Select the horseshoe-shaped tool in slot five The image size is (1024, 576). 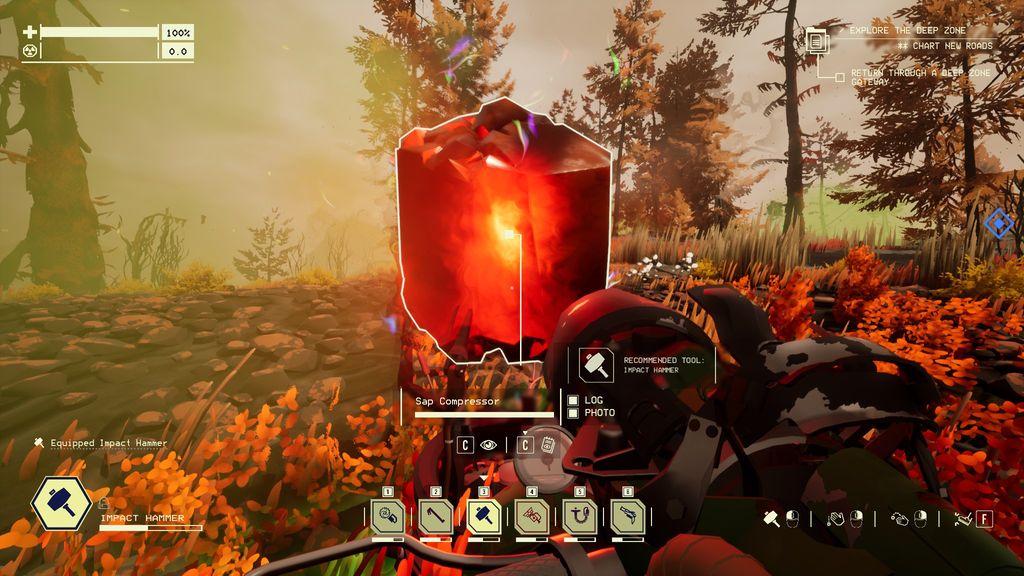click(579, 516)
